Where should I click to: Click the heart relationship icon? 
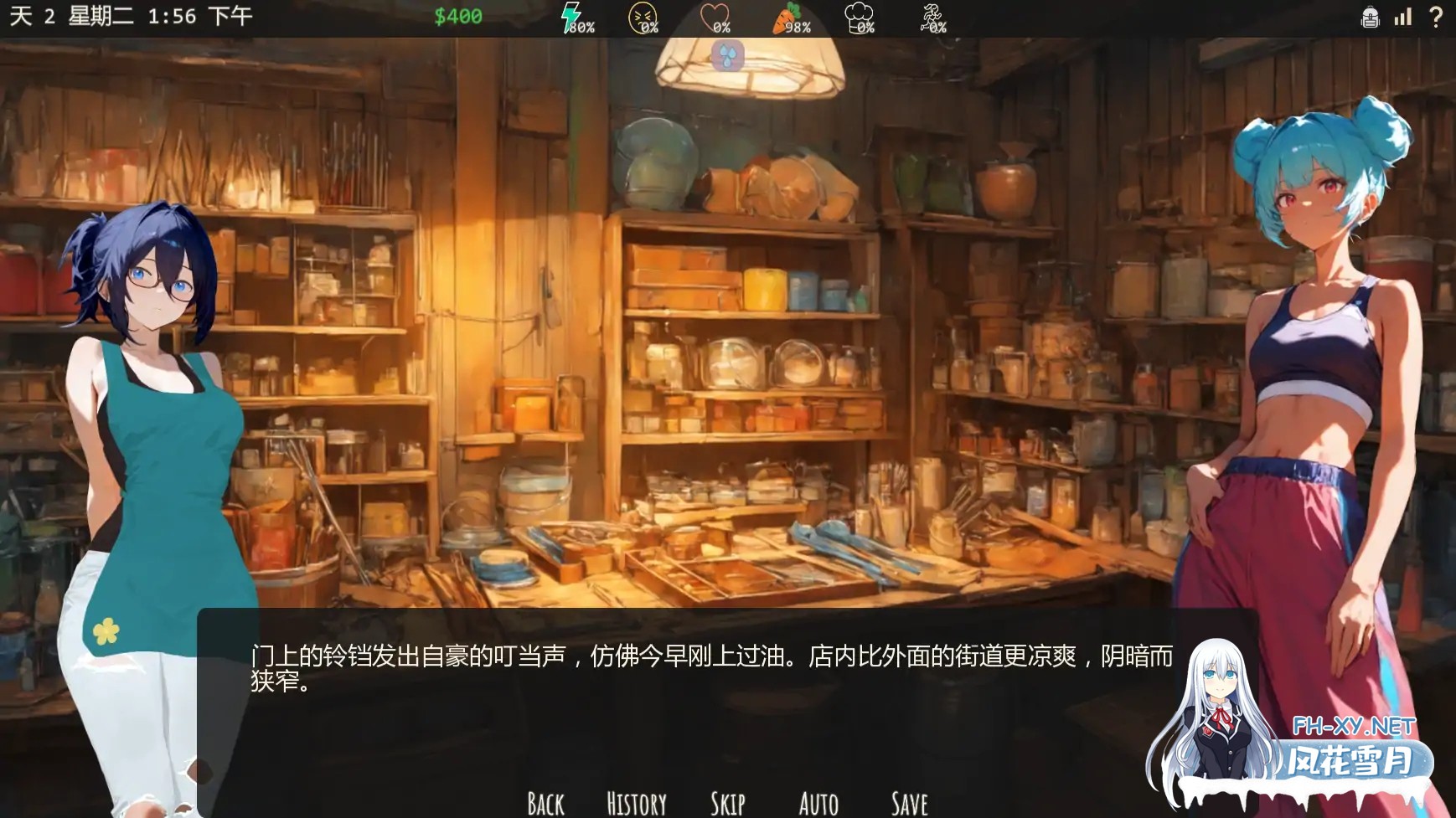[x=713, y=16]
